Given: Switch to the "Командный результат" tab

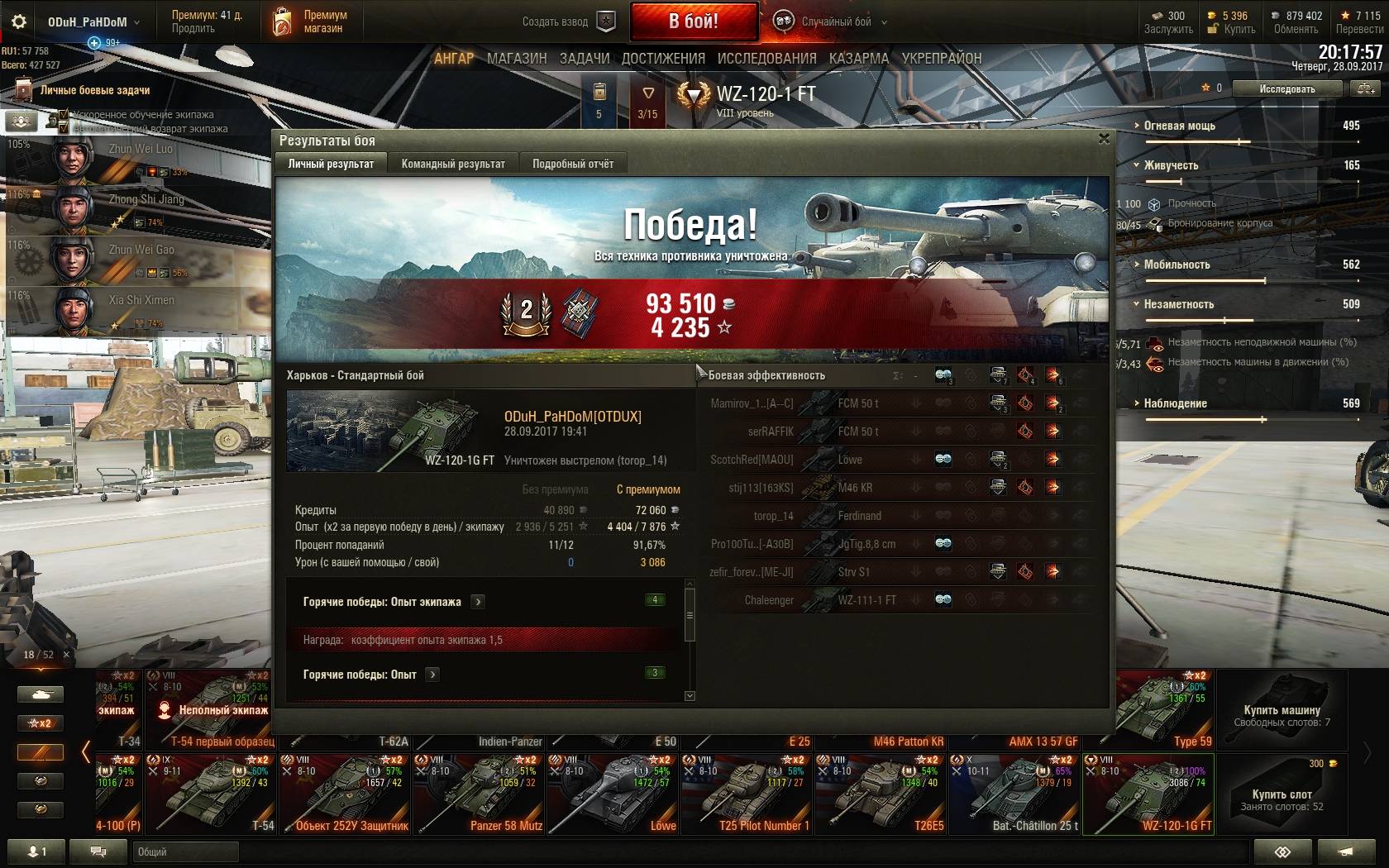Looking at the screenshot, I should coord(453,164).
